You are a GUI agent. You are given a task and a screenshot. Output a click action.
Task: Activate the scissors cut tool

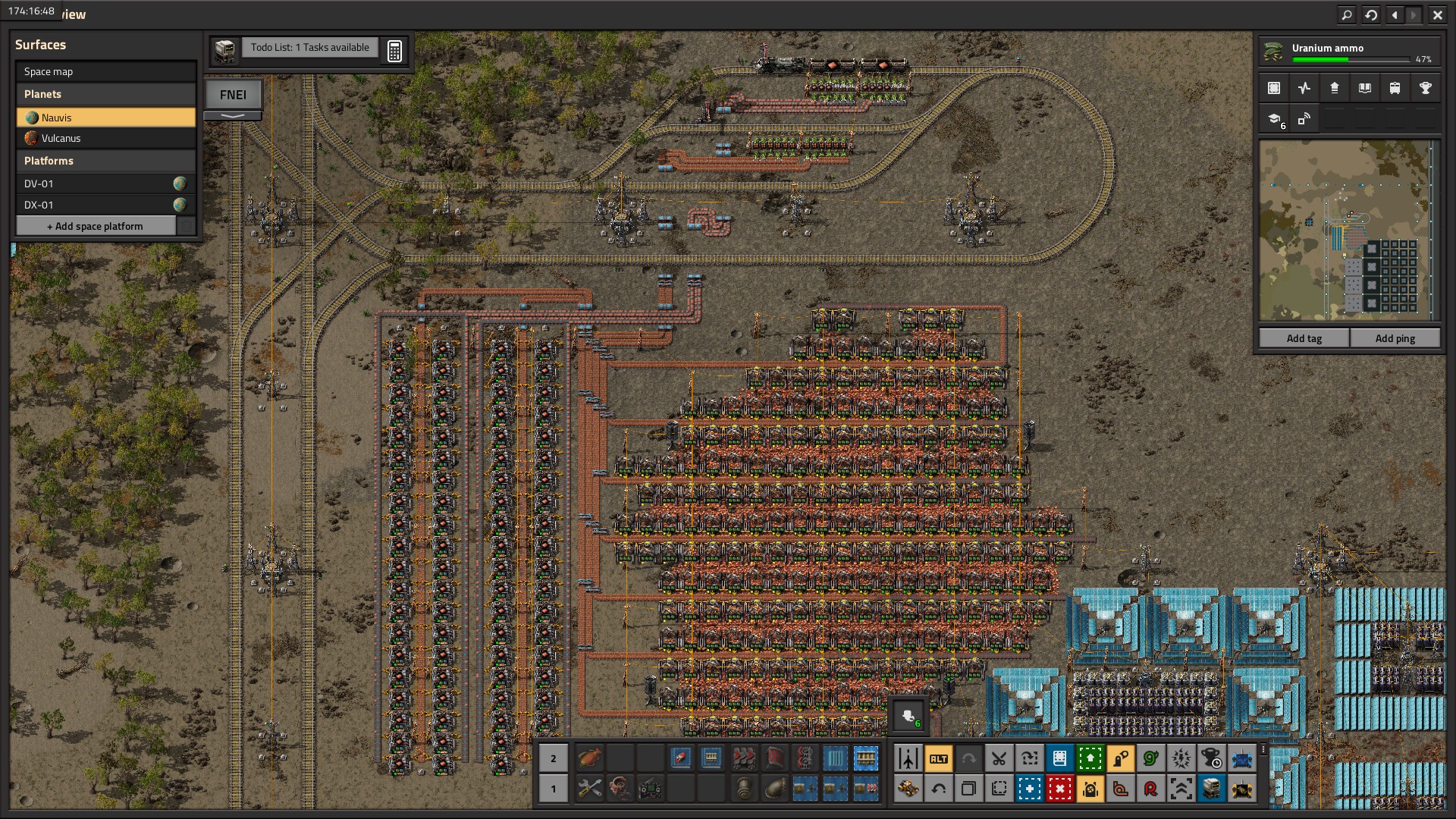coord(999,758)
